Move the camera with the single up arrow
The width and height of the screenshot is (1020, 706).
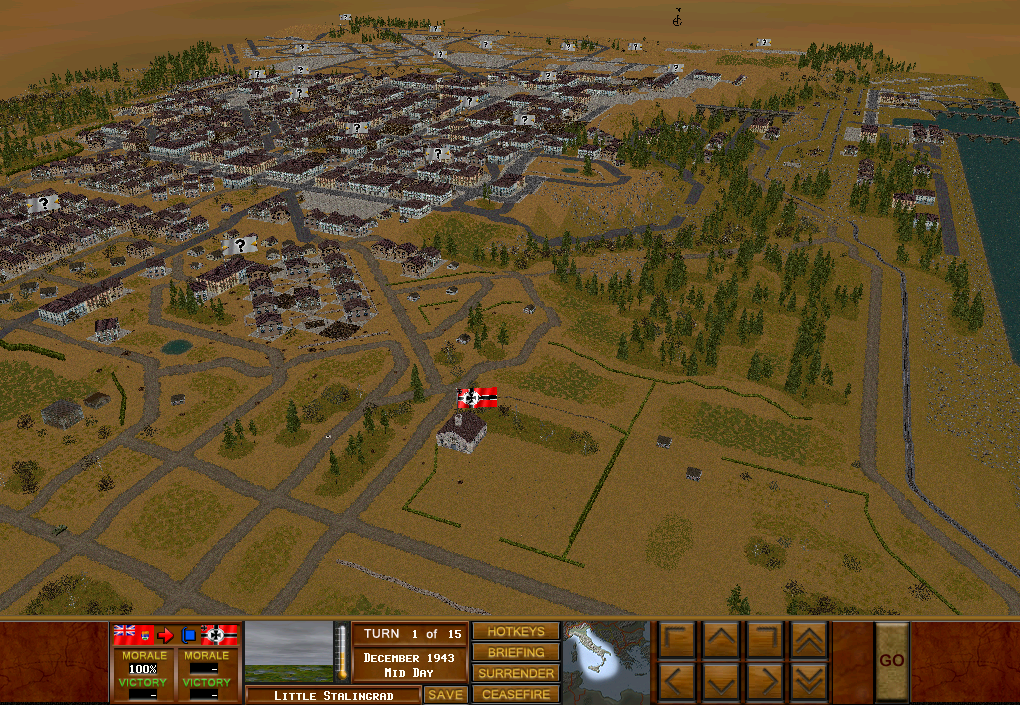(x=721, y=639)
